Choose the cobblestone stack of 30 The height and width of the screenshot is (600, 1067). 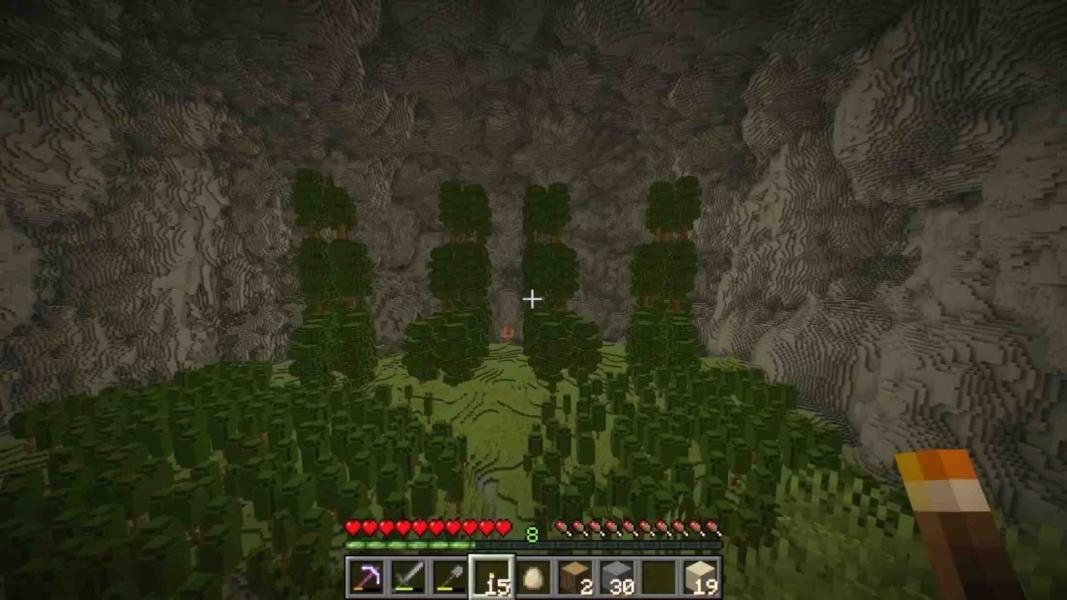pyautogui.click(x=617, y=577)
